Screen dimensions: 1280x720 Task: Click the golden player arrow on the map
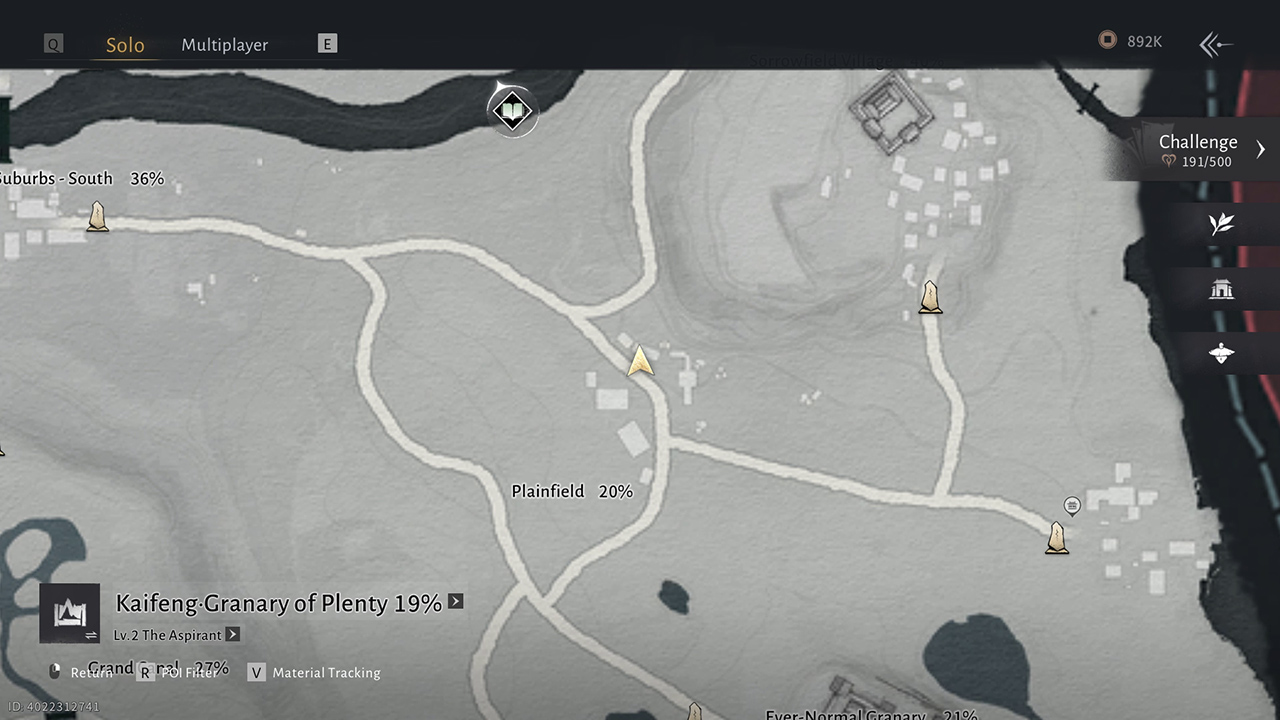point(640,361)
